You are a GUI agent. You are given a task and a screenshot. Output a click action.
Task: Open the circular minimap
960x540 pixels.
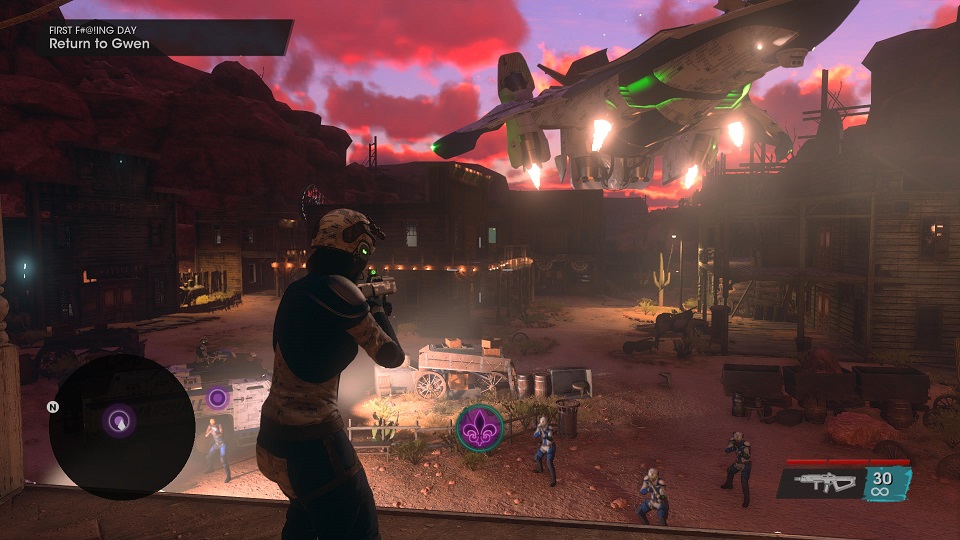coord(121,427)
